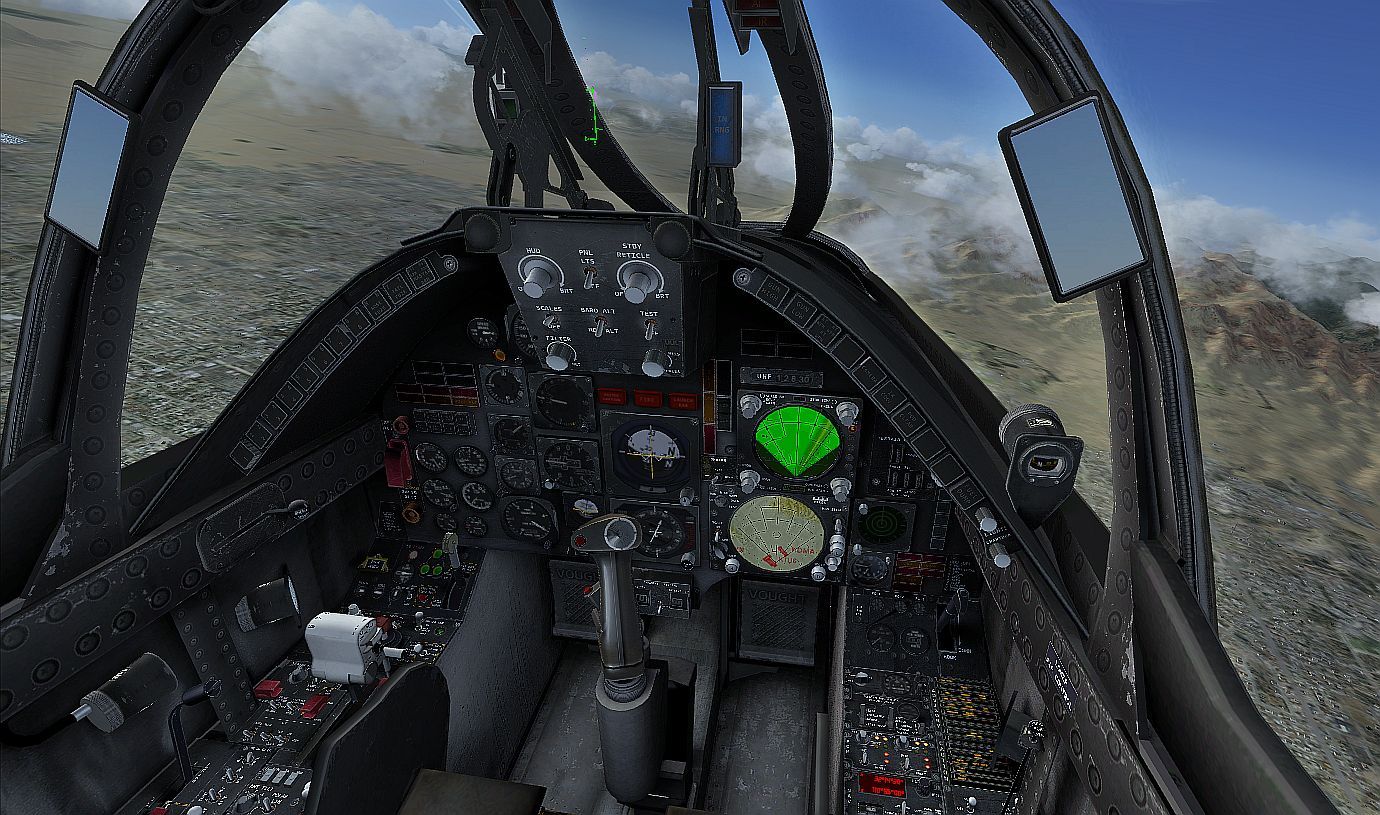1380x815 pixels.
Task: Click the moving map display
Action: (x=777, y=533)
